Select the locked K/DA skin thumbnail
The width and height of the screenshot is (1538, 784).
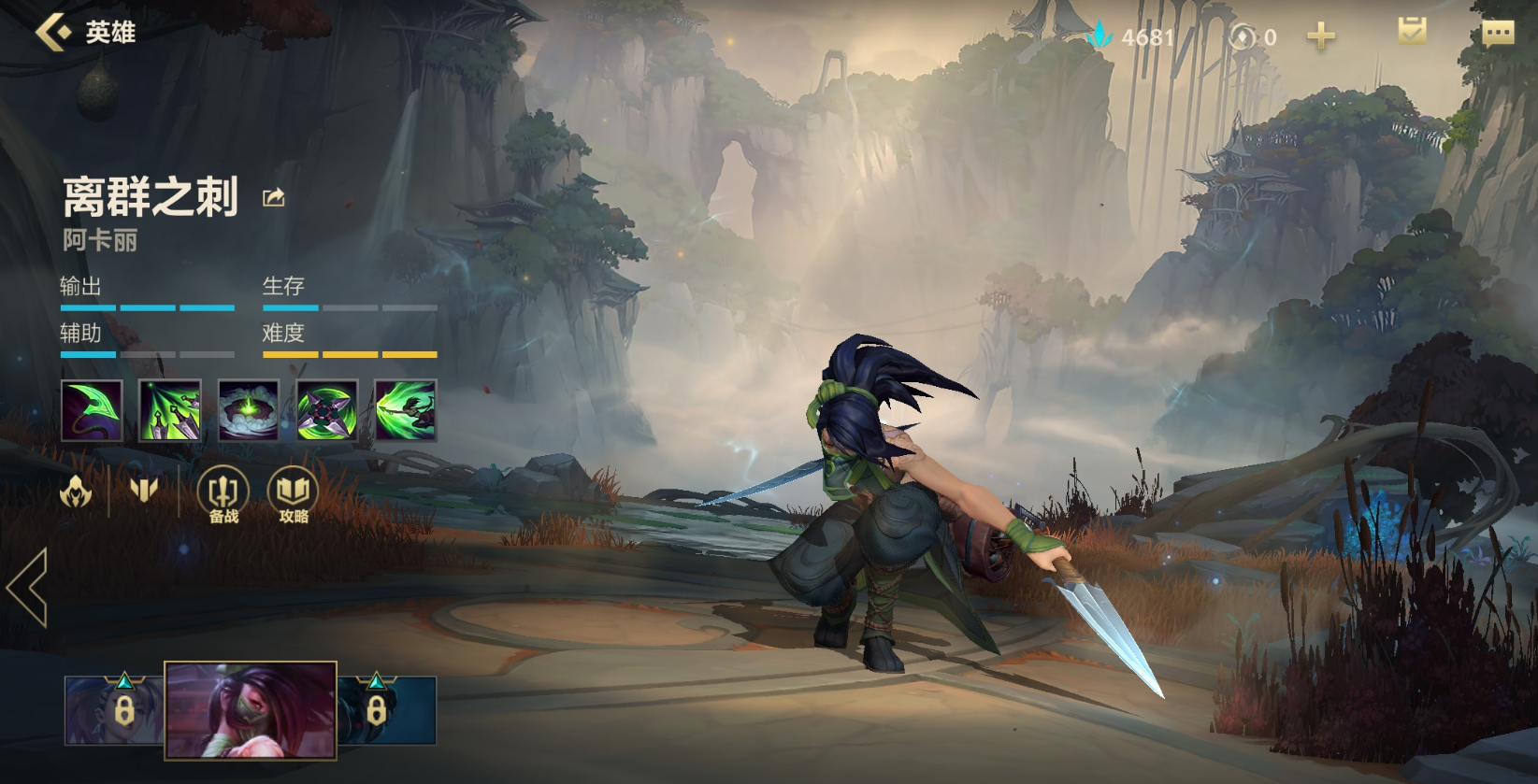[112, 710]
